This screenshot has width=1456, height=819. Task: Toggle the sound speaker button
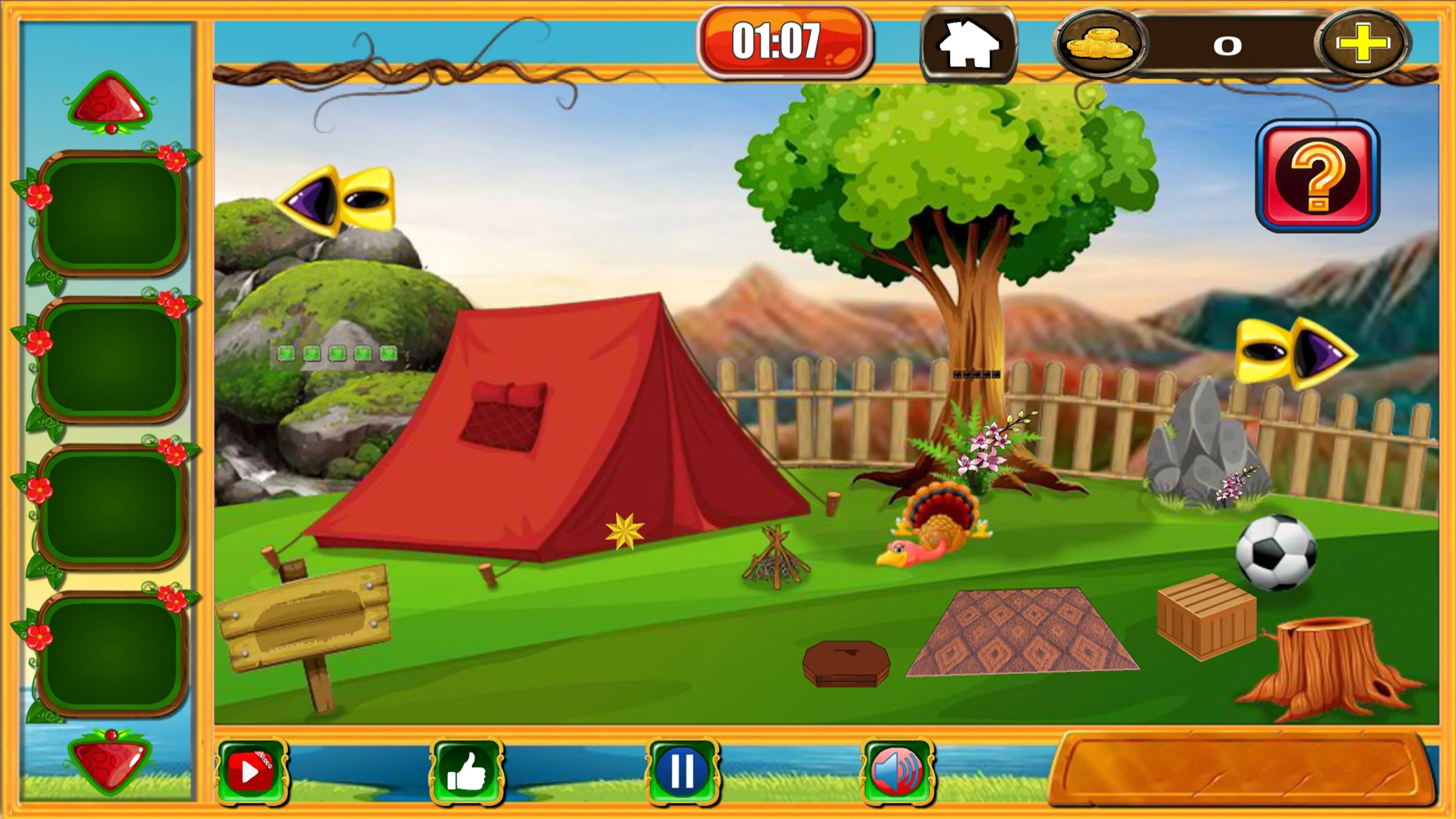pos(897,771)
